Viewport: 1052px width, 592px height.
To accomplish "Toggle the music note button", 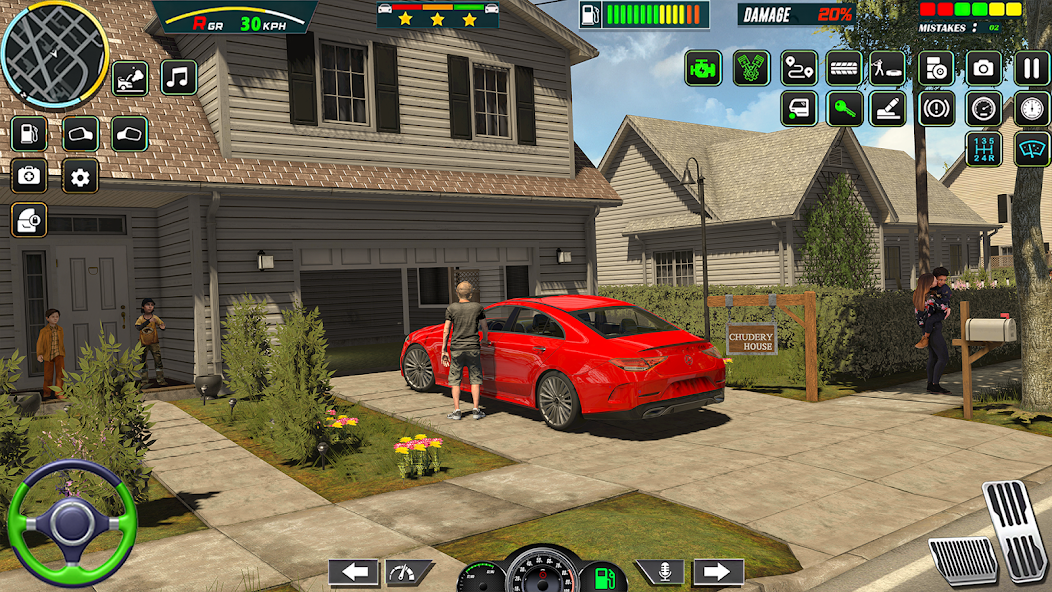I will (179, 77).
